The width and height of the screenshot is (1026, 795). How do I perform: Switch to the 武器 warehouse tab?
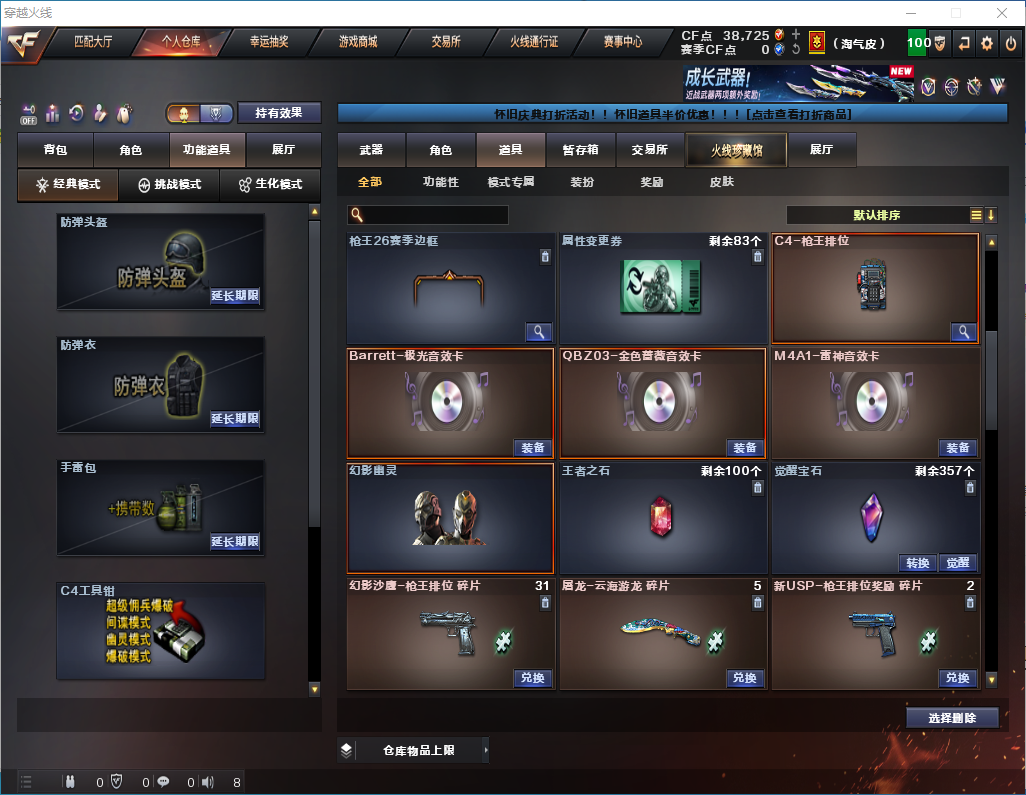tap(371, 150)
